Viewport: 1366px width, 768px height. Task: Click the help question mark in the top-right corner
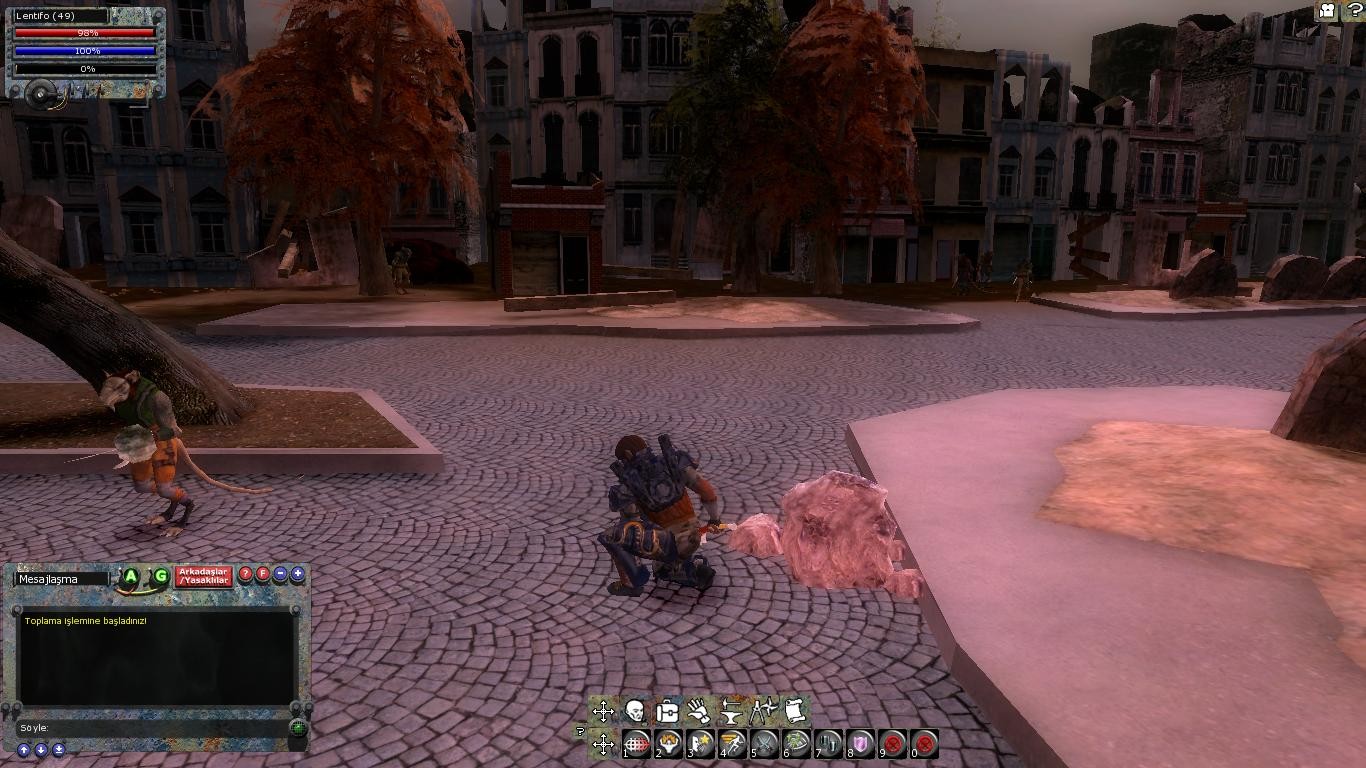click(x=1354, y=11)
